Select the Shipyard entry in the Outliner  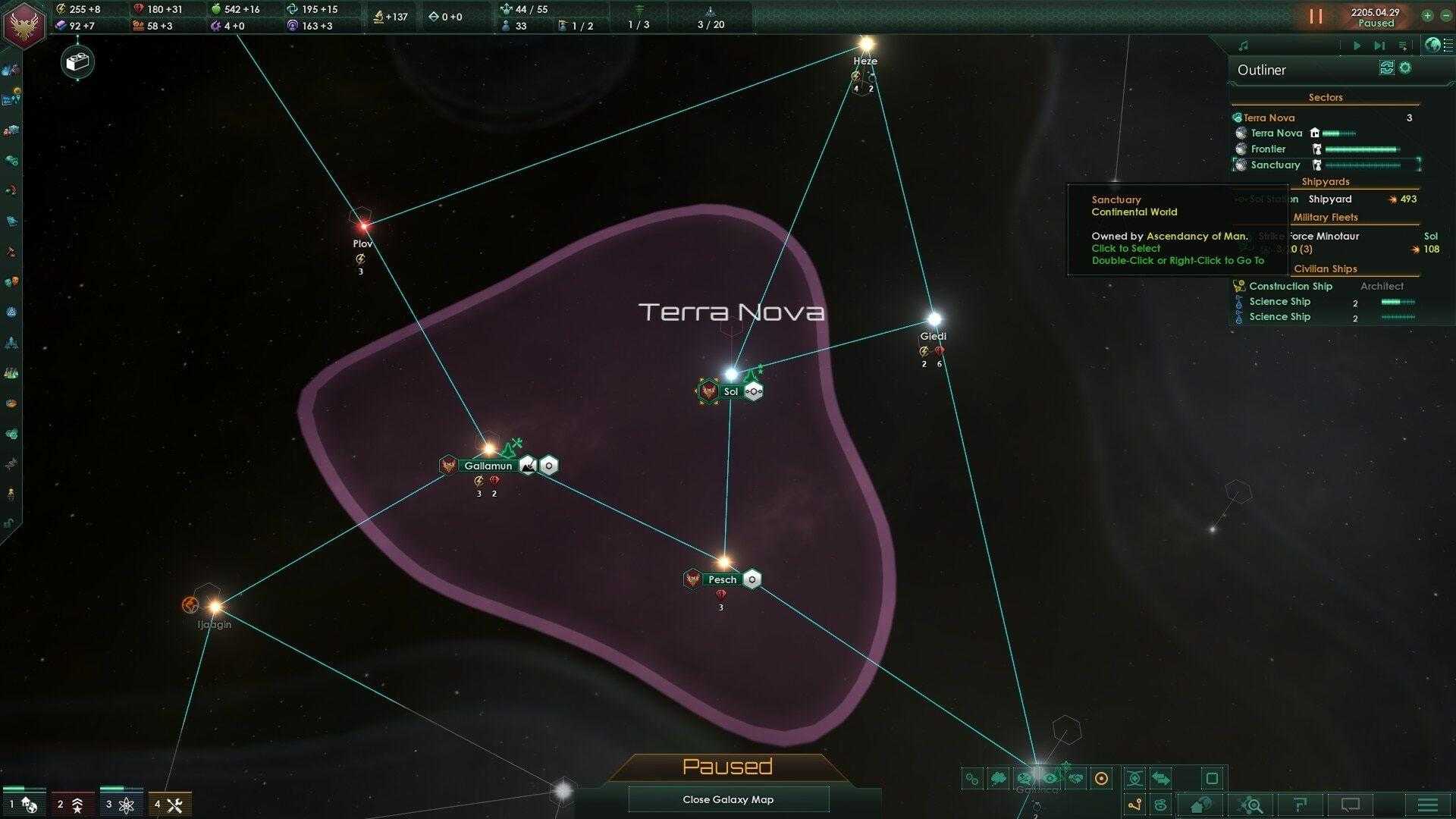1329,199
